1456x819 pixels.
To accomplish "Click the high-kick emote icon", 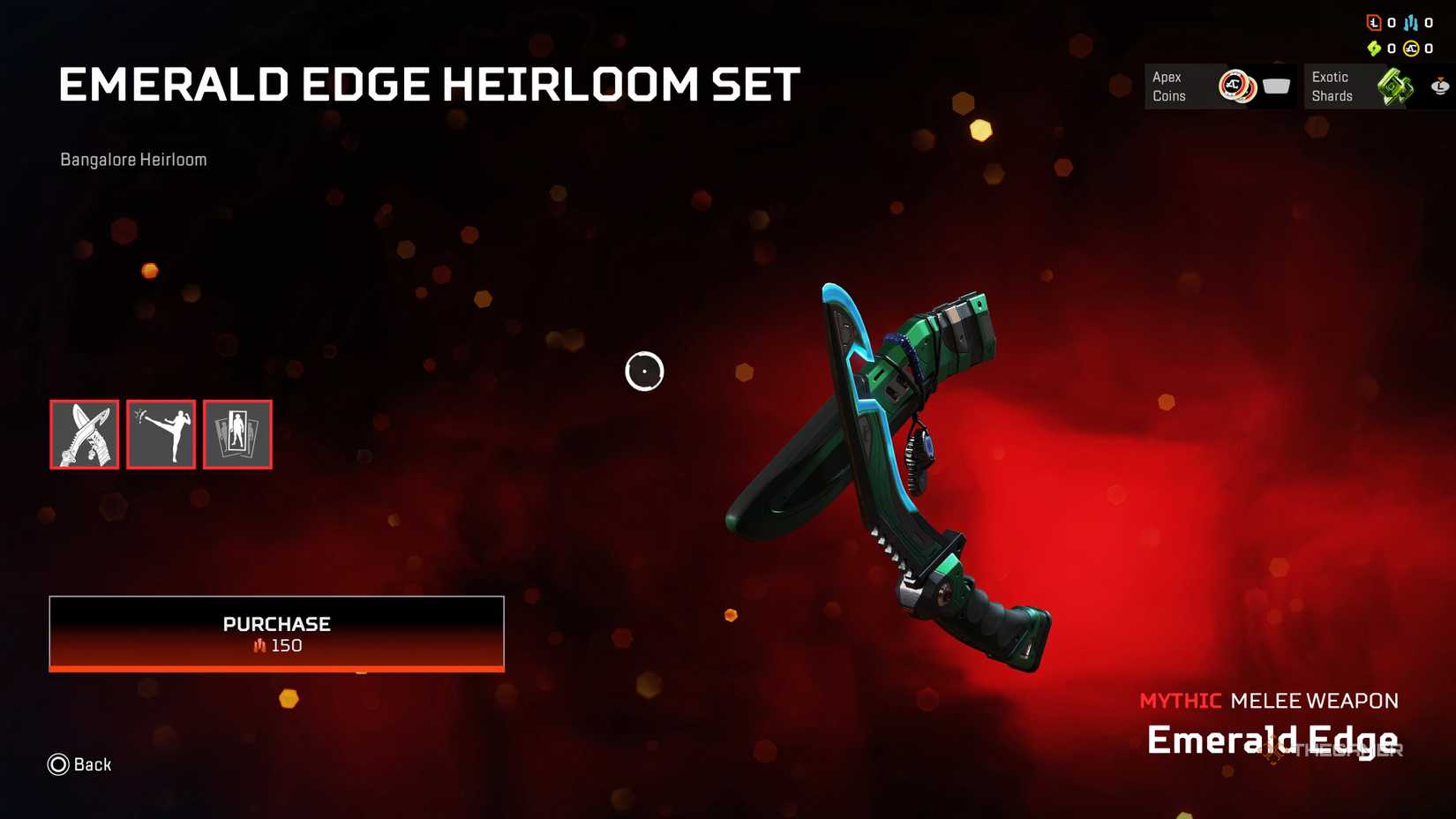I will click(161, 434).
